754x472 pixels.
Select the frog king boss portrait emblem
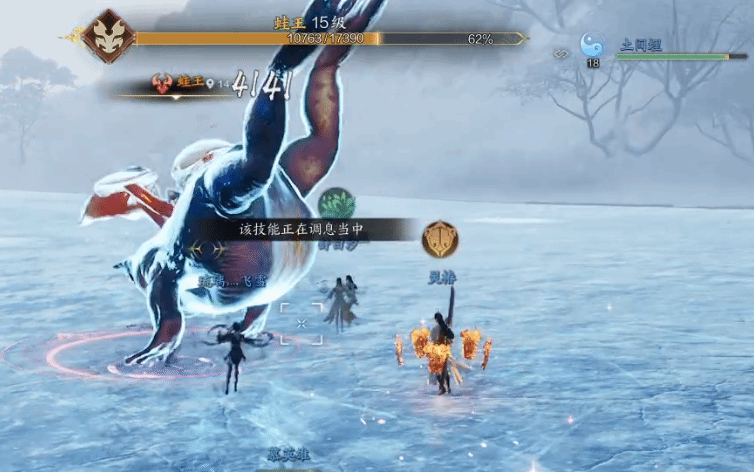pyautogui.click(x=108, y=36)
